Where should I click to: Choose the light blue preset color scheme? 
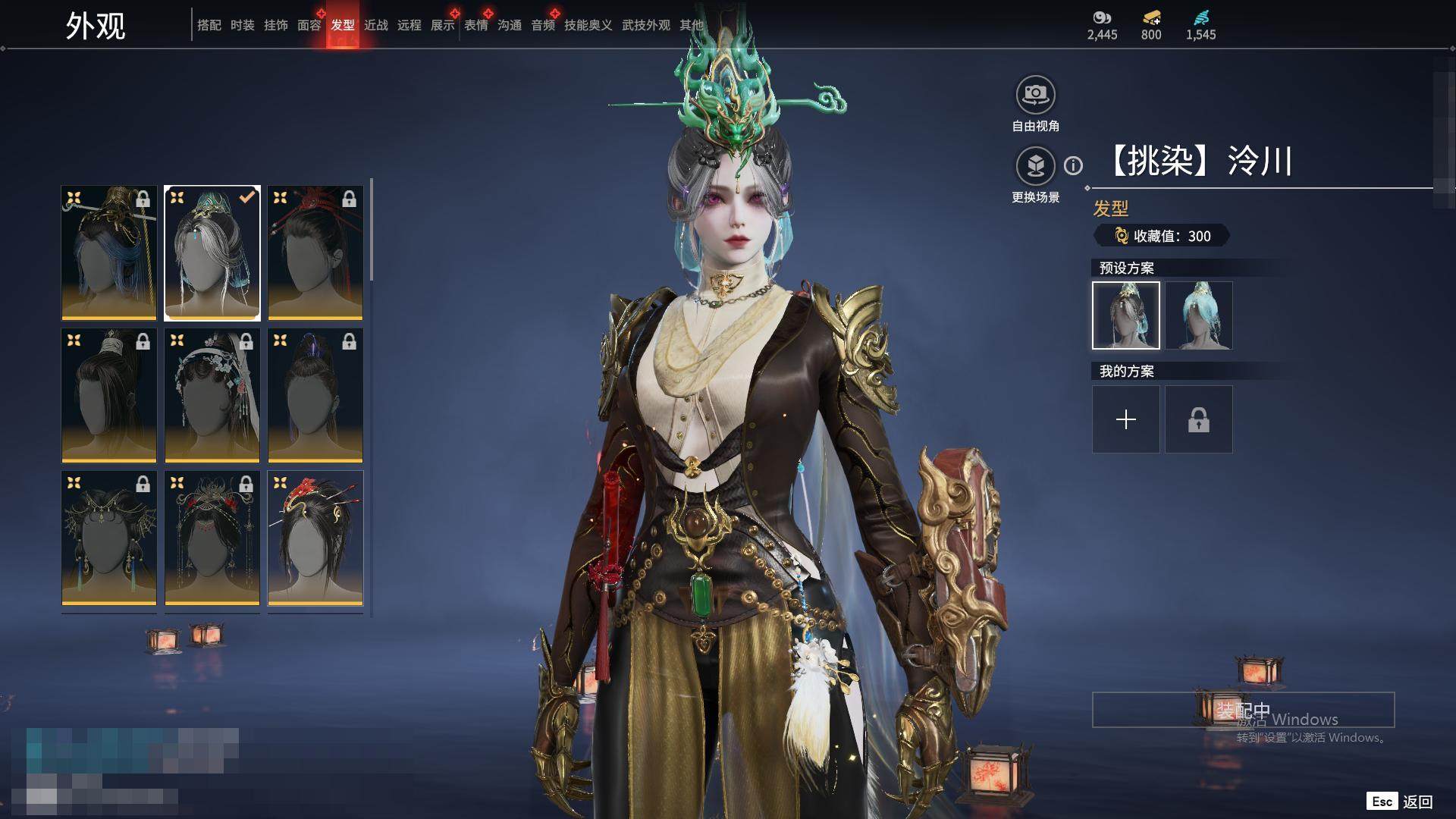coord(1199,315)
